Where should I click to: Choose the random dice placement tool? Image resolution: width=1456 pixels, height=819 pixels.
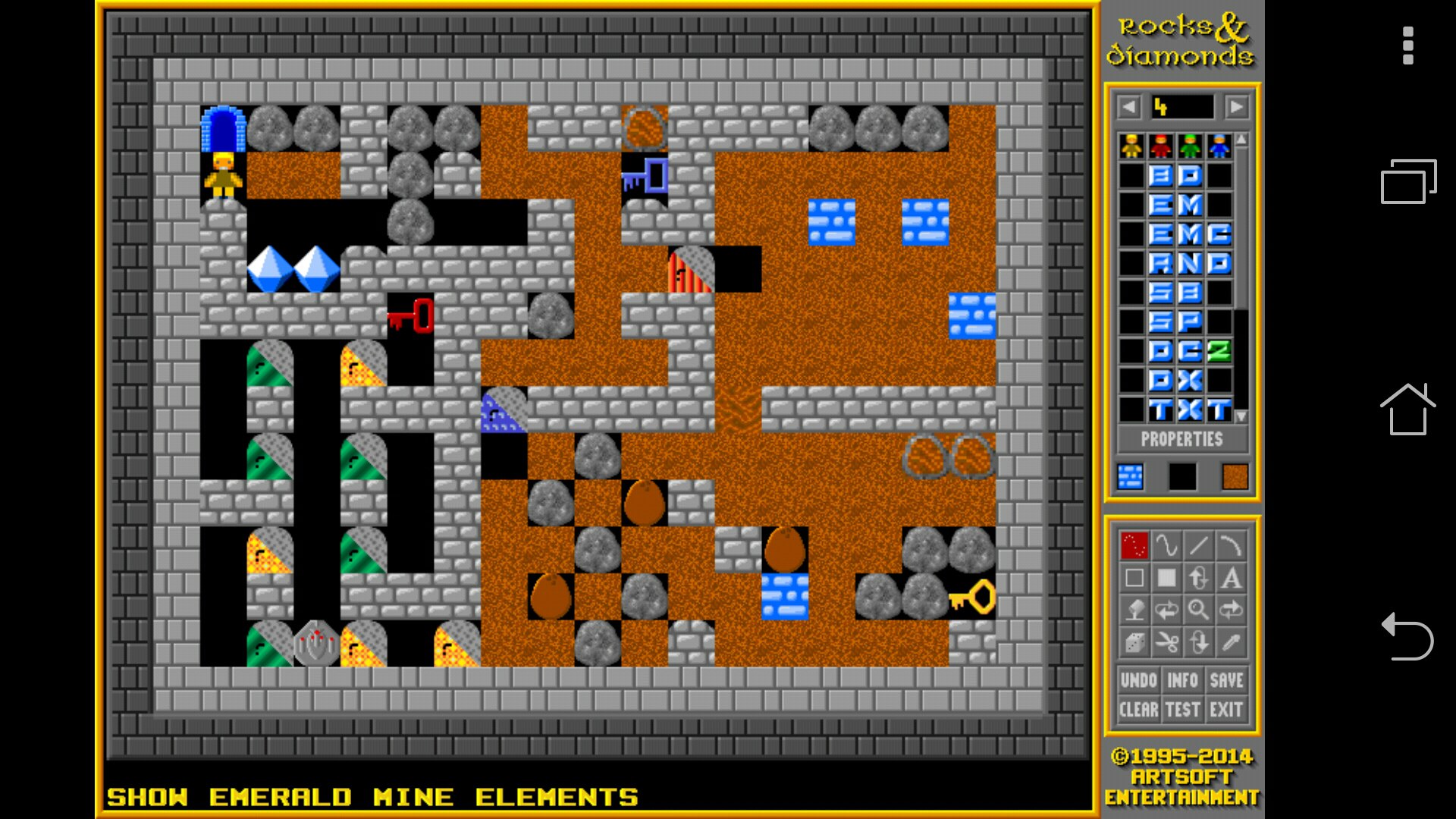(x=1134, y=643)
